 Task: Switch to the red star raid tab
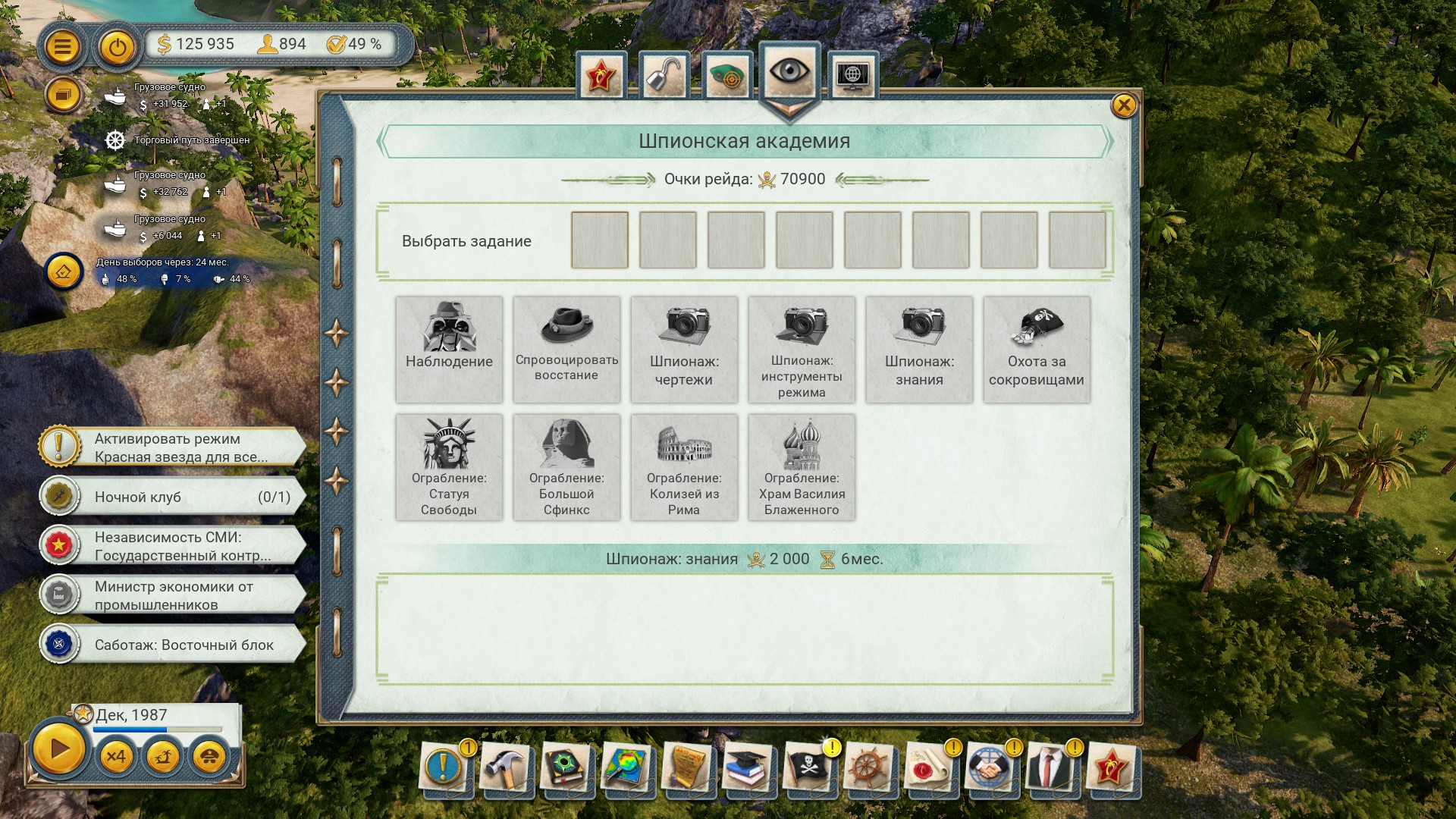click(601, 76)
